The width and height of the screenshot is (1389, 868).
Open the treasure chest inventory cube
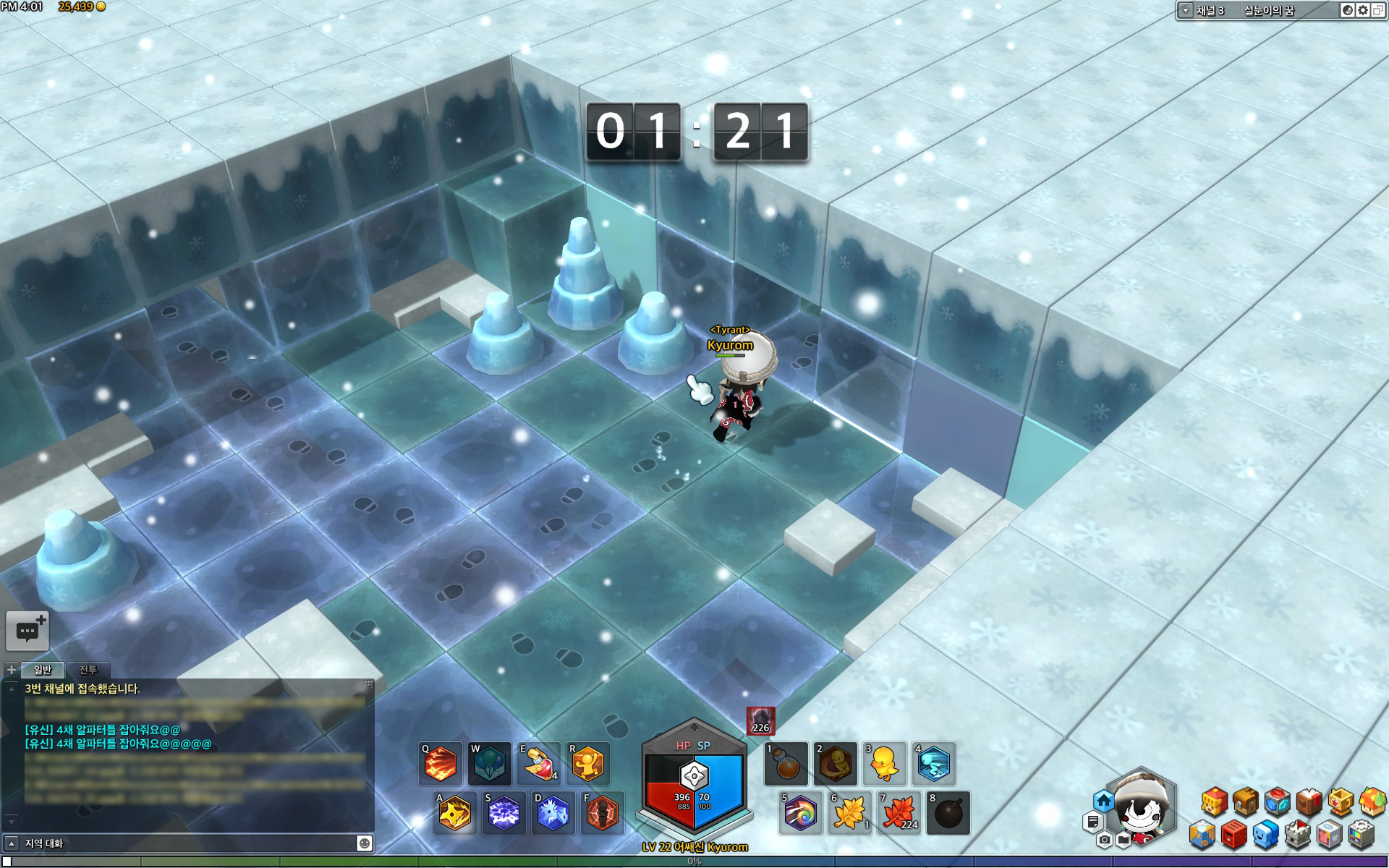point(1246,801)
